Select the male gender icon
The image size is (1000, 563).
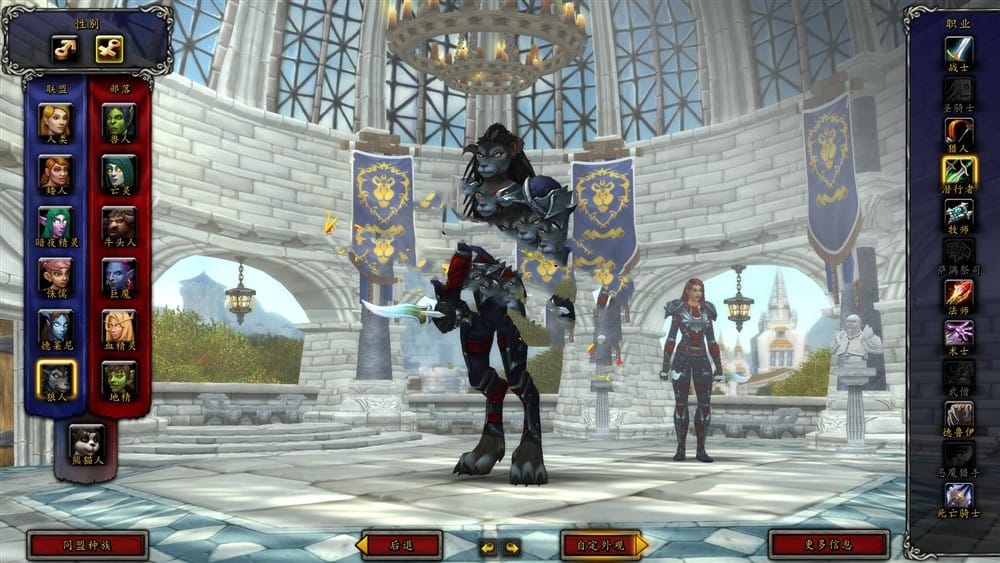point(65,48)
